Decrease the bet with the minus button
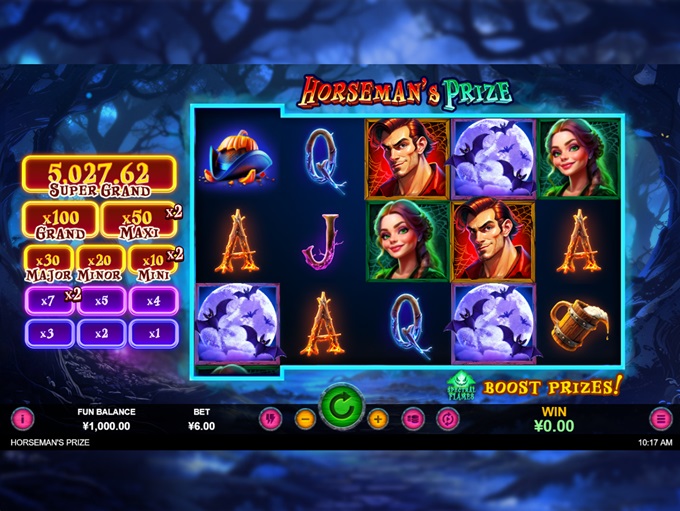The width and height of the screenshot is (680, 511). pyautogui.click(x=306, y=419)
